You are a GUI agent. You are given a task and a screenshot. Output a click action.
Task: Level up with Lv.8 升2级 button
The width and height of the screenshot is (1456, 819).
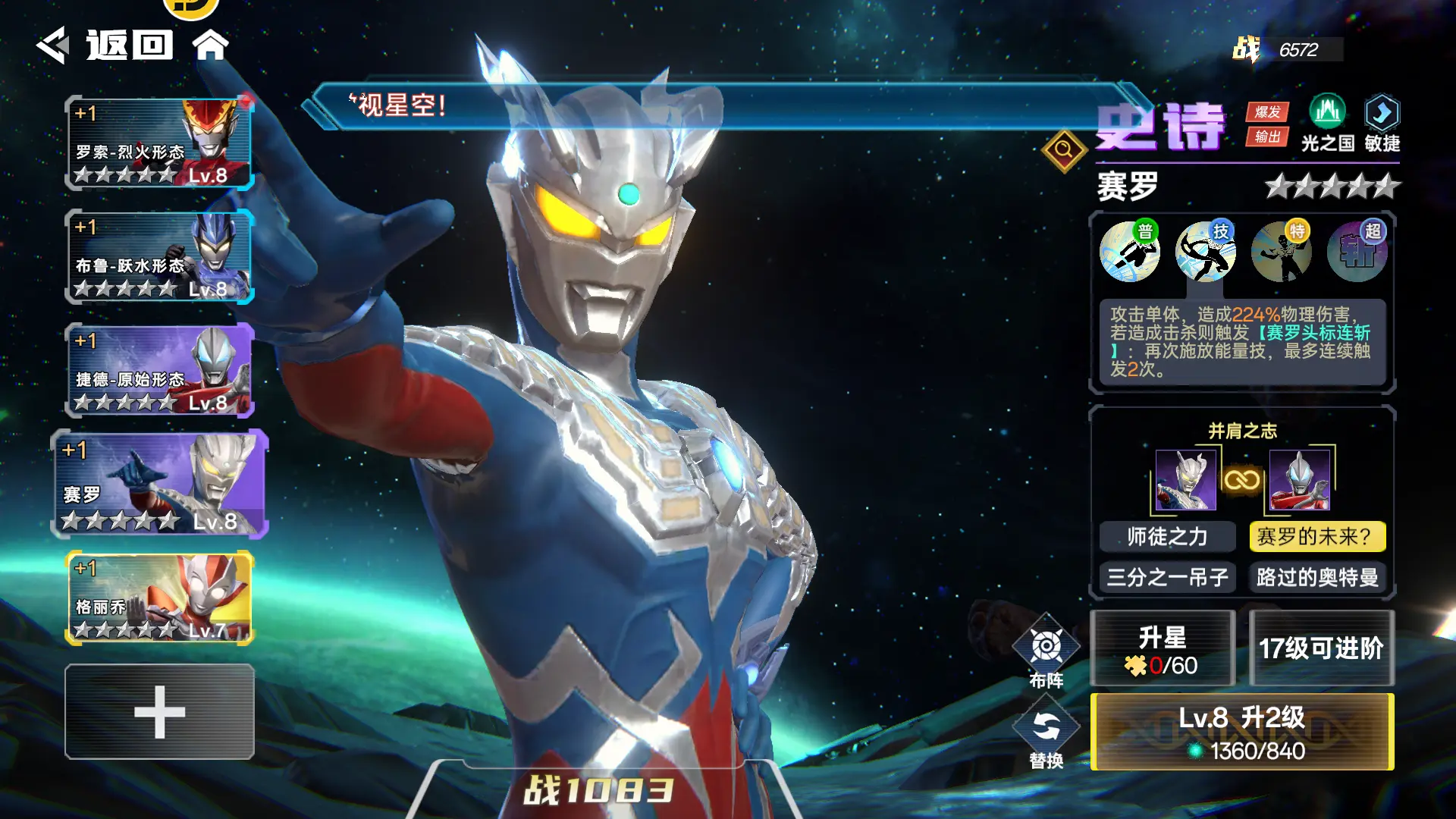1242,733
